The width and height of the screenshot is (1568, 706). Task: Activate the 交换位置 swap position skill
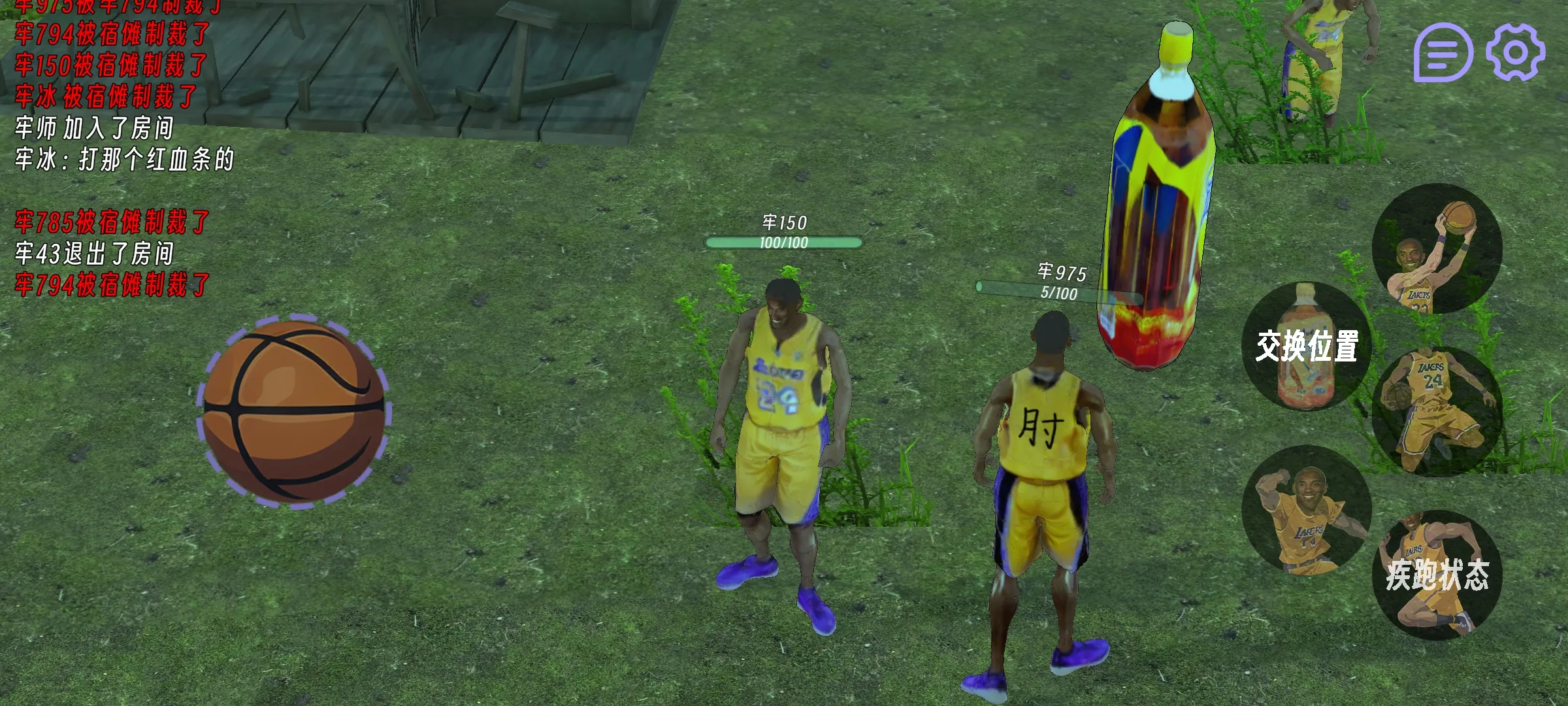pyautogui.click(x=1306, y=346)
